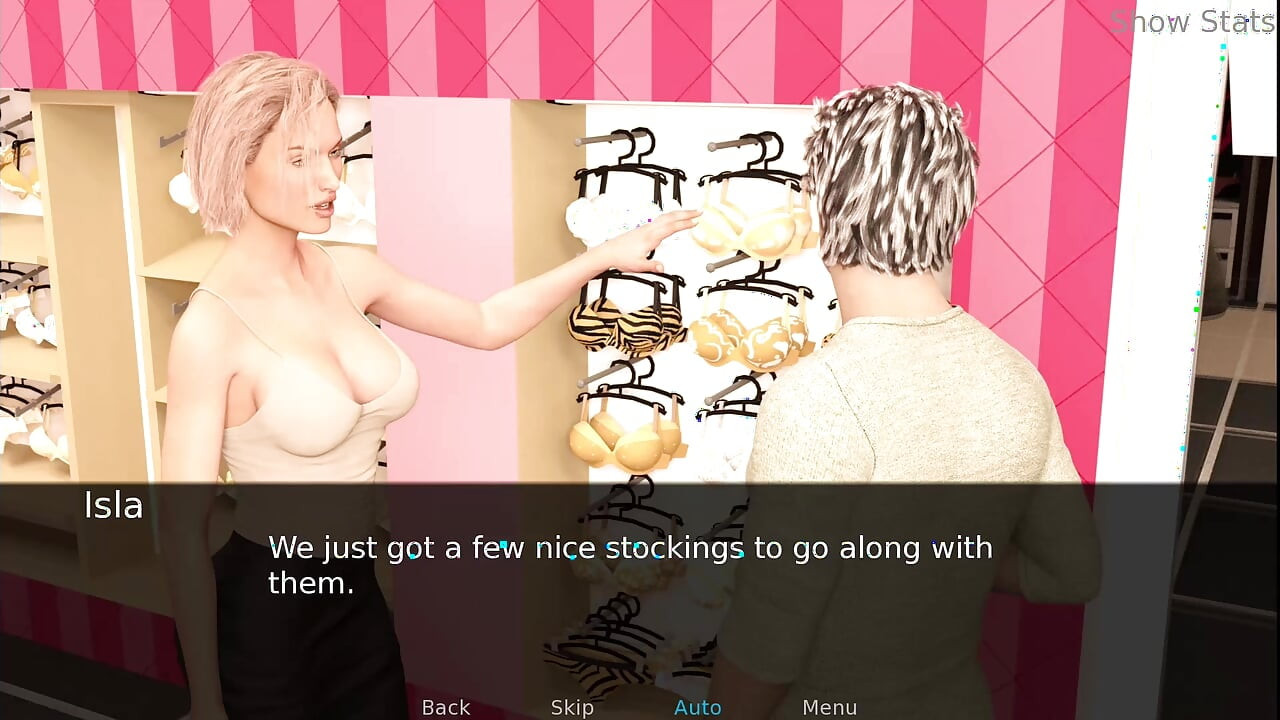Click the Back button to rewind dialogue
The height and width of the screenshot is (720, 1280).
pyautogui.click(x=446, y=707)
